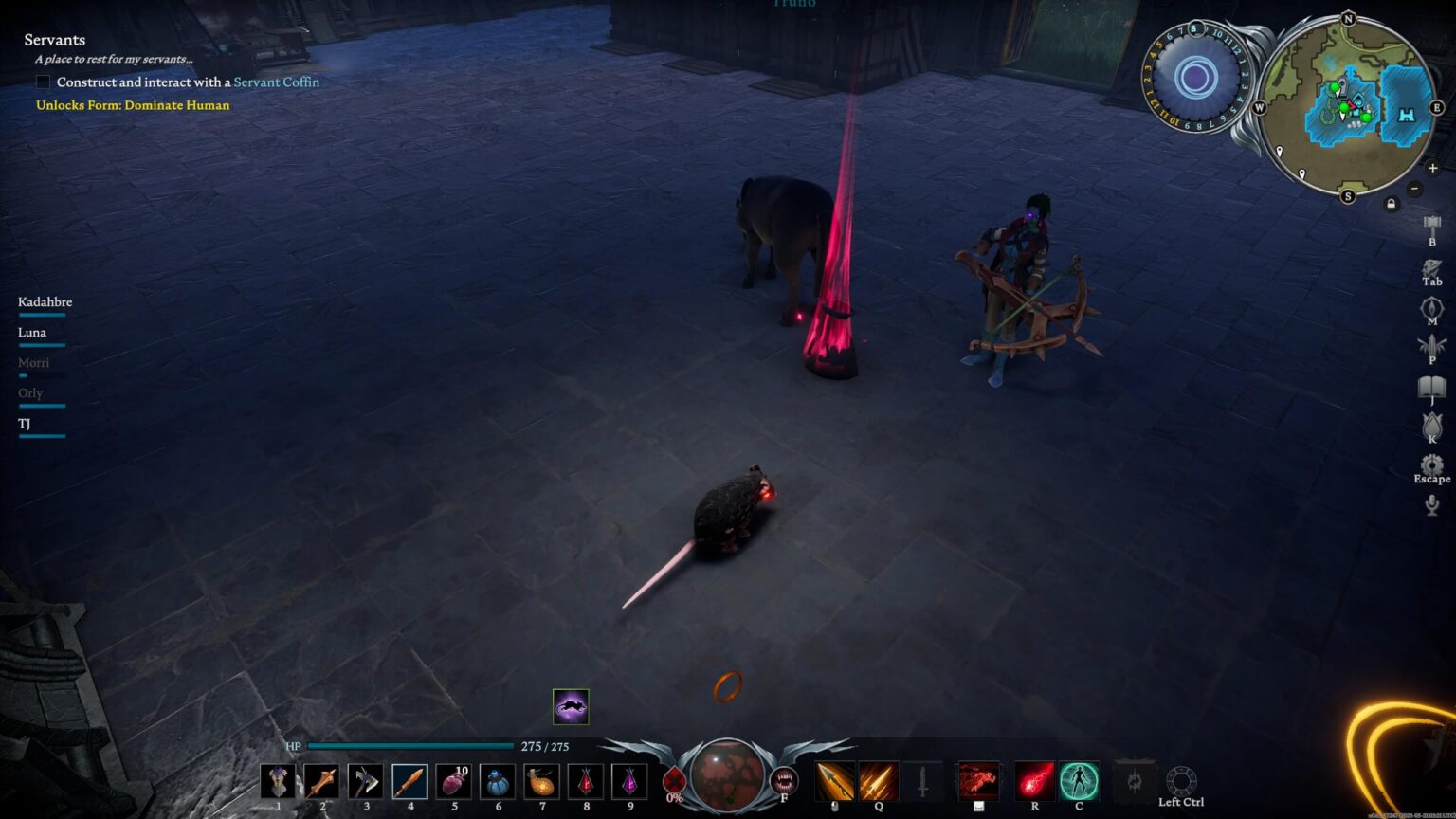Viewport: 1456px width, 819px height.
Task: Activate the triple-arrow Q weapon skill
Action: (878, 781)
